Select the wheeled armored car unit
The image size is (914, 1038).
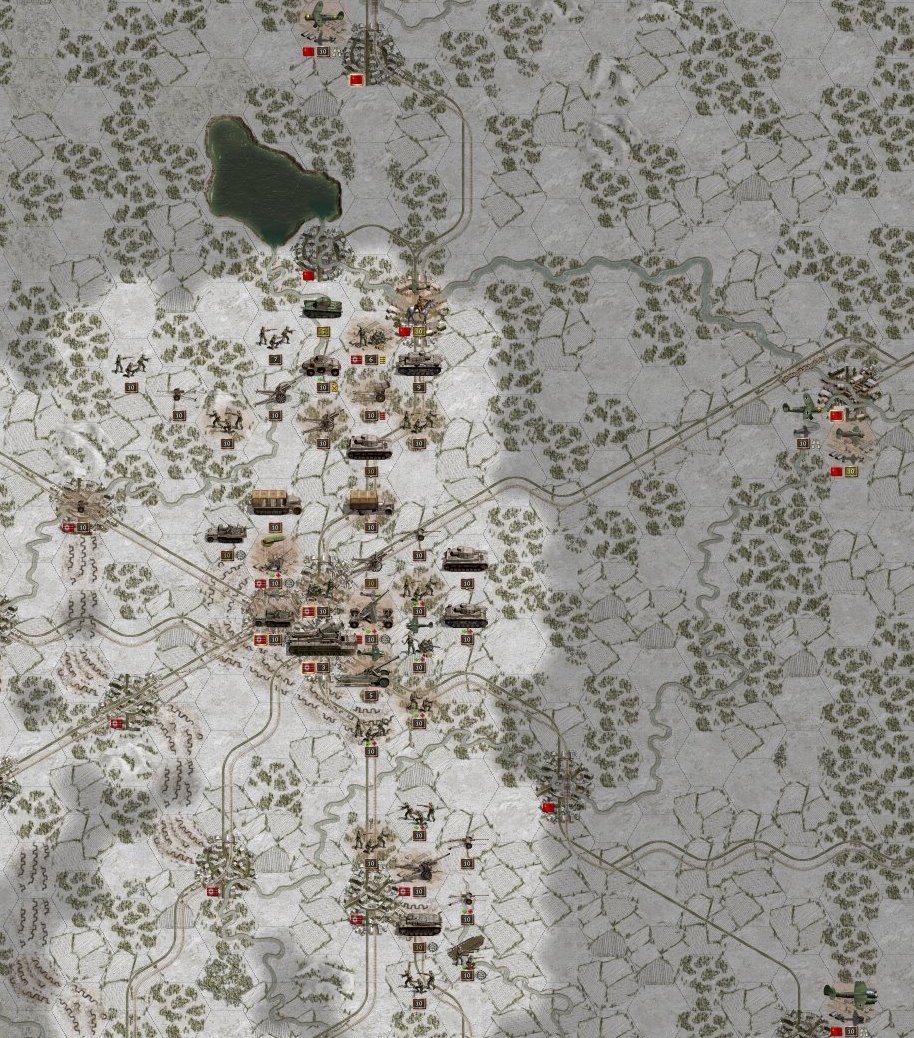[x=322, y=366]
